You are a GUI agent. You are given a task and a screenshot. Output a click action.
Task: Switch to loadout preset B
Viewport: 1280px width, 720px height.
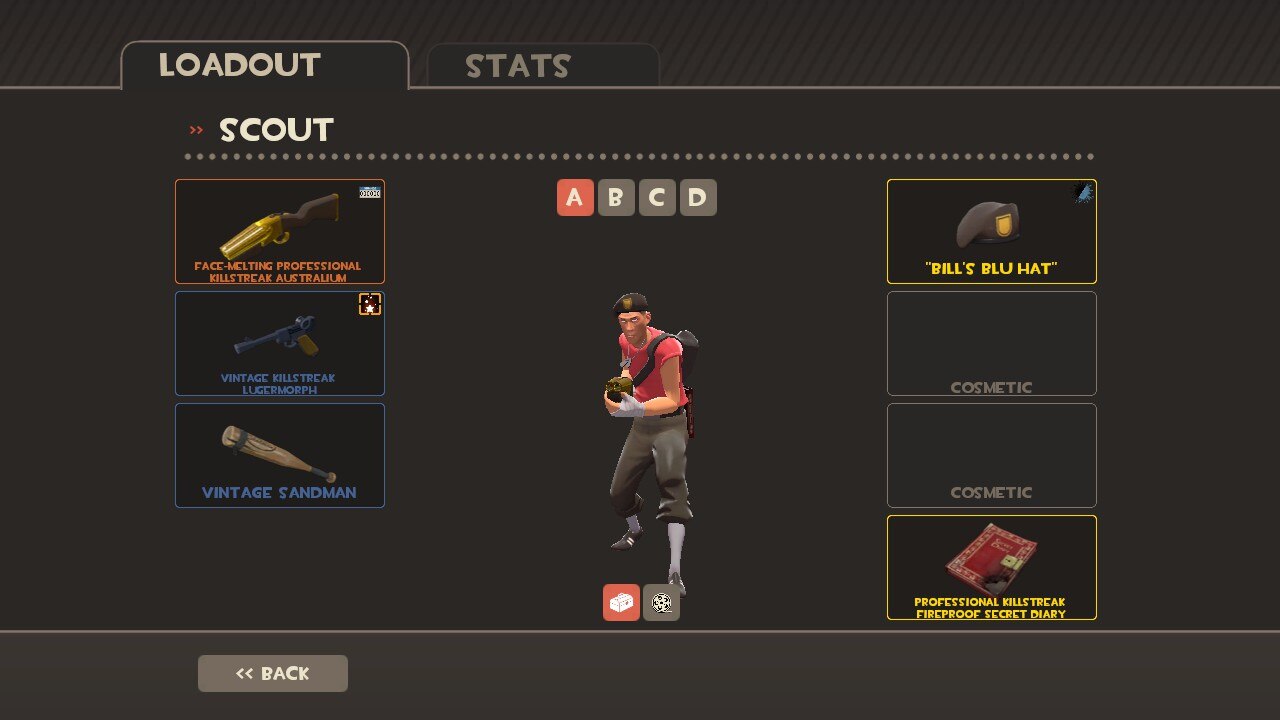(616, 198)
